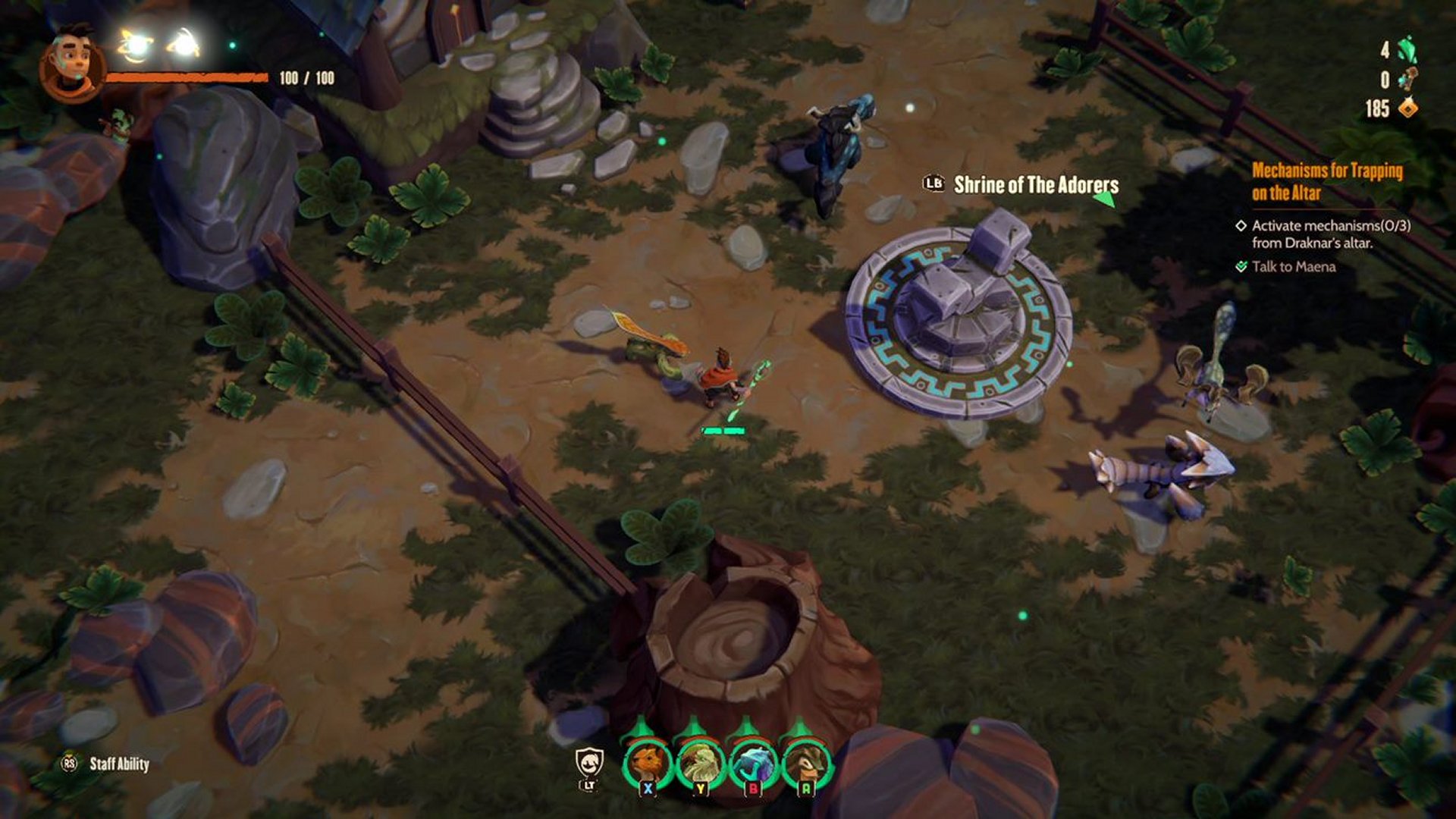
Task: Click the orange gem currency icon
Action: (1407, 108)
